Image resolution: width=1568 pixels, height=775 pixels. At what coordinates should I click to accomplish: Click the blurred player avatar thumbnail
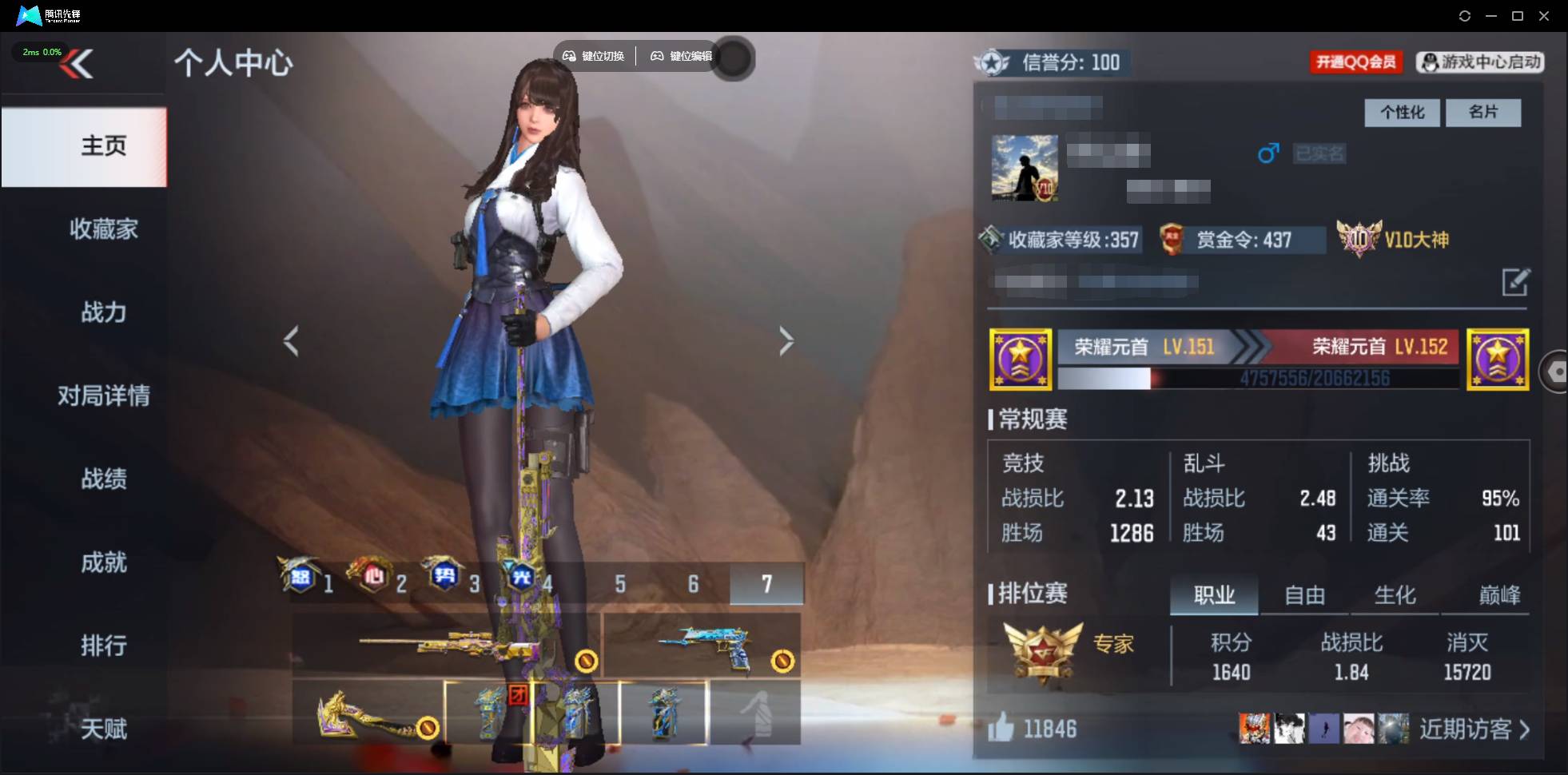pos(1024,169)
